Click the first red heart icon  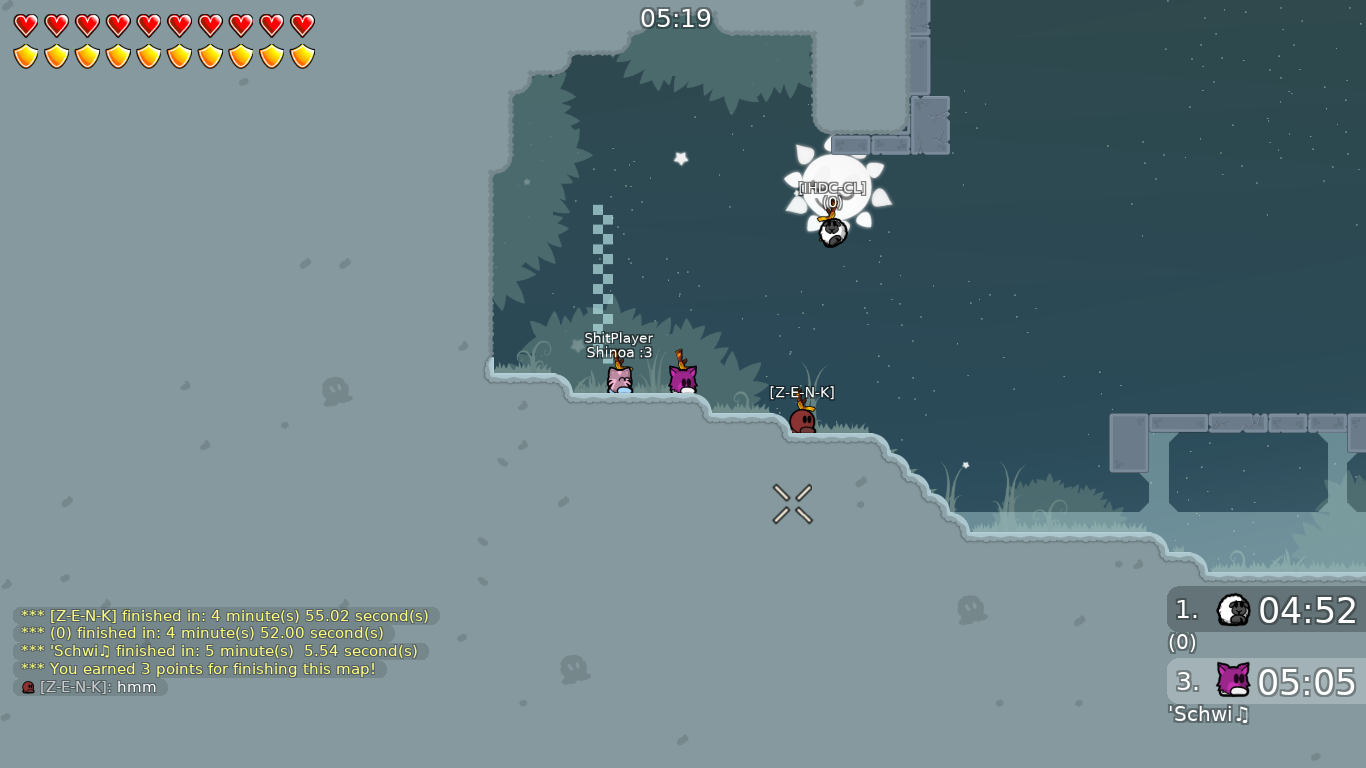pyautogui.click(x=24, y=24)
